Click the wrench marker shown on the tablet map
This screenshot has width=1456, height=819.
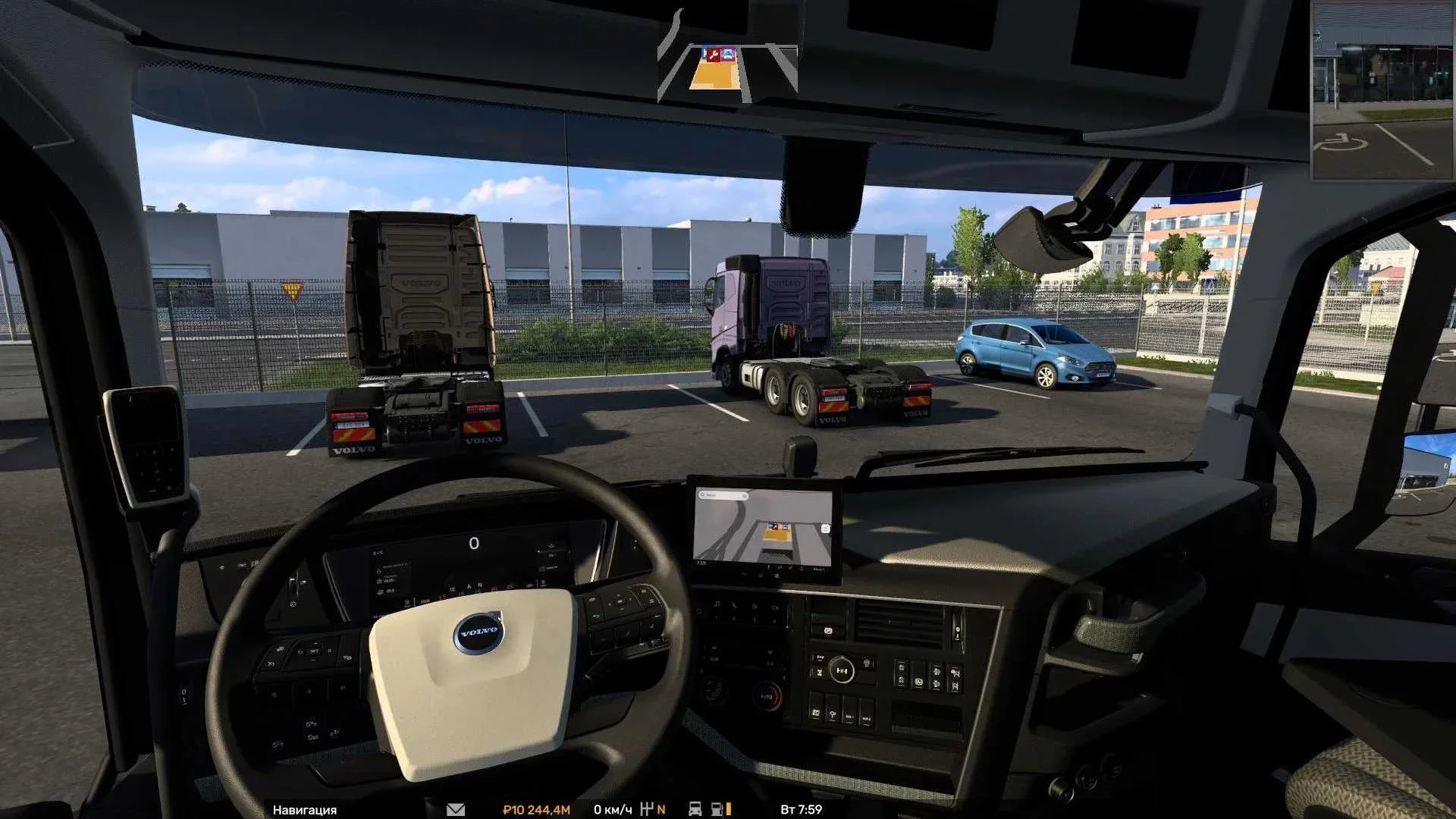coord(775,526)
